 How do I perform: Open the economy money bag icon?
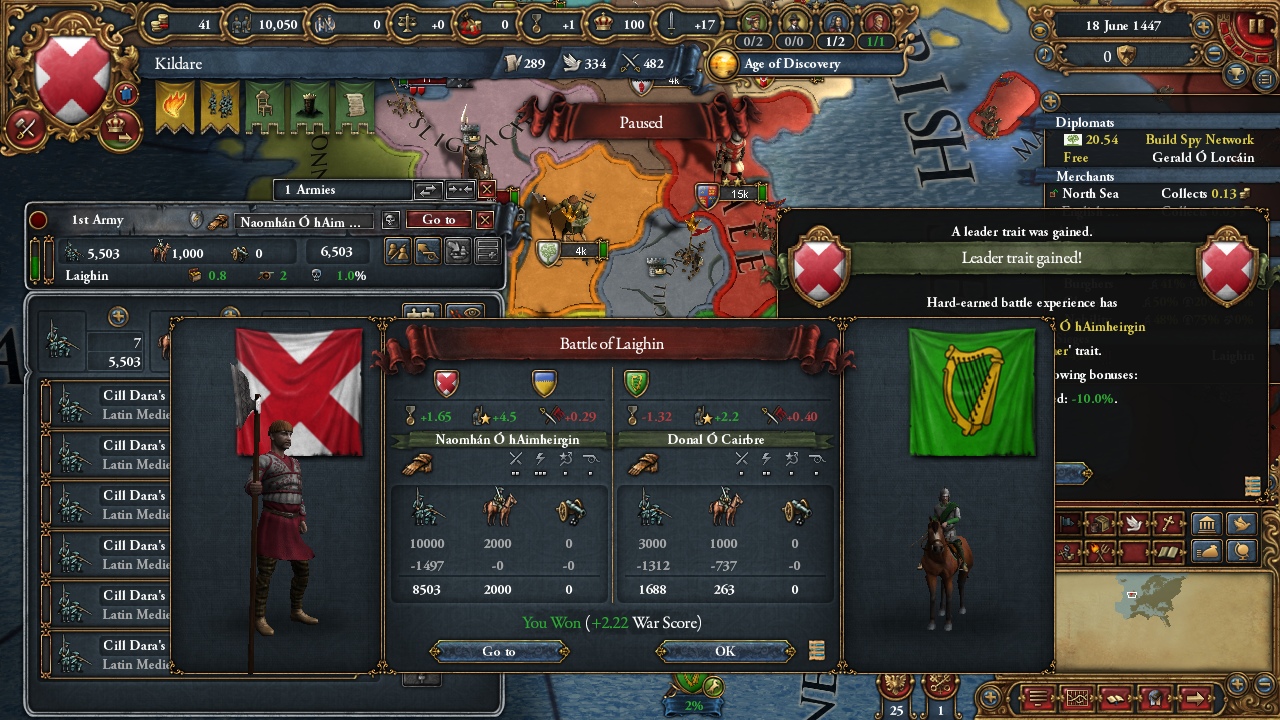(x=1206, y=551)
